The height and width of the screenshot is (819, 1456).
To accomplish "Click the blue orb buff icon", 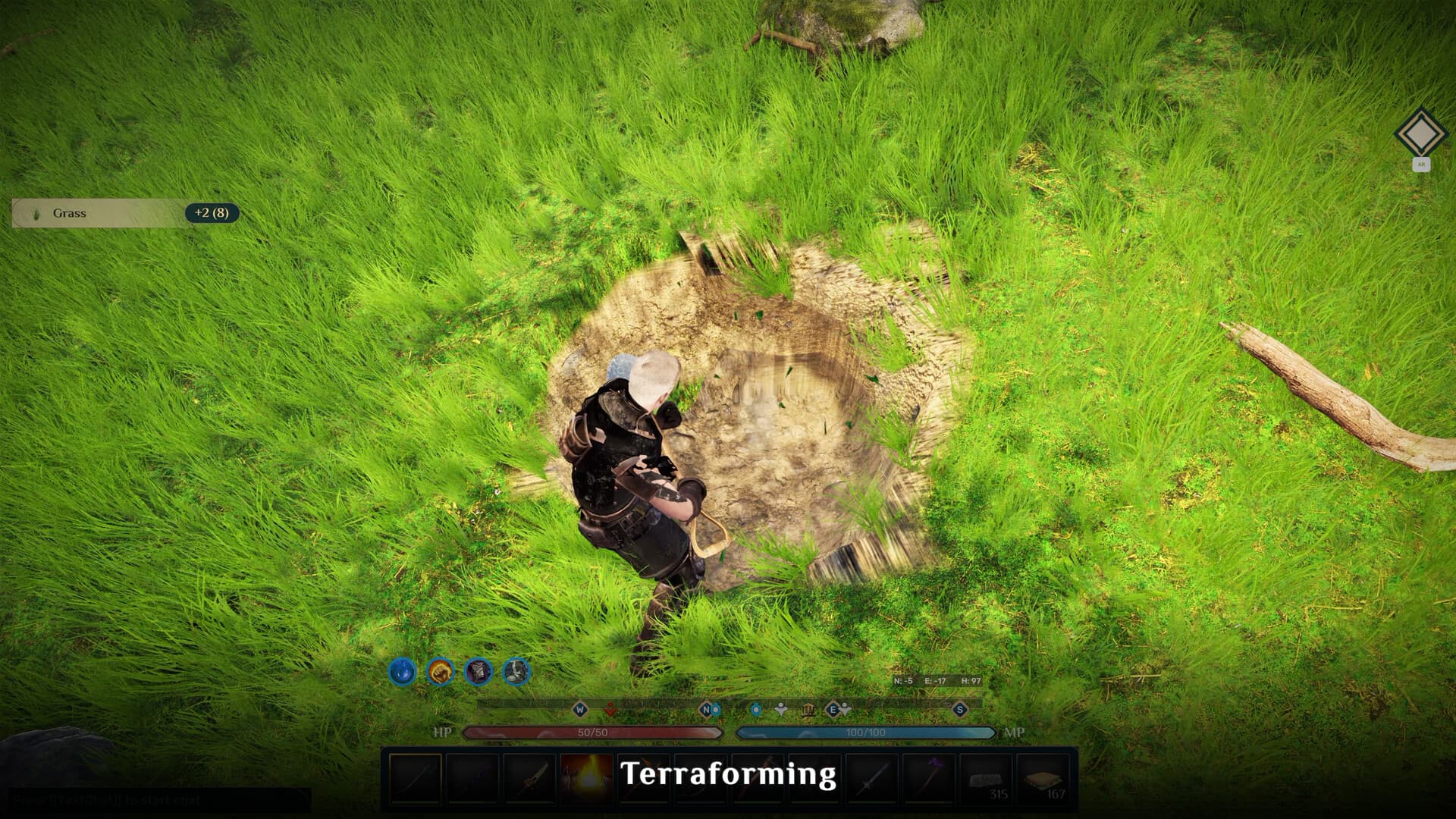I will click(402, 671).
